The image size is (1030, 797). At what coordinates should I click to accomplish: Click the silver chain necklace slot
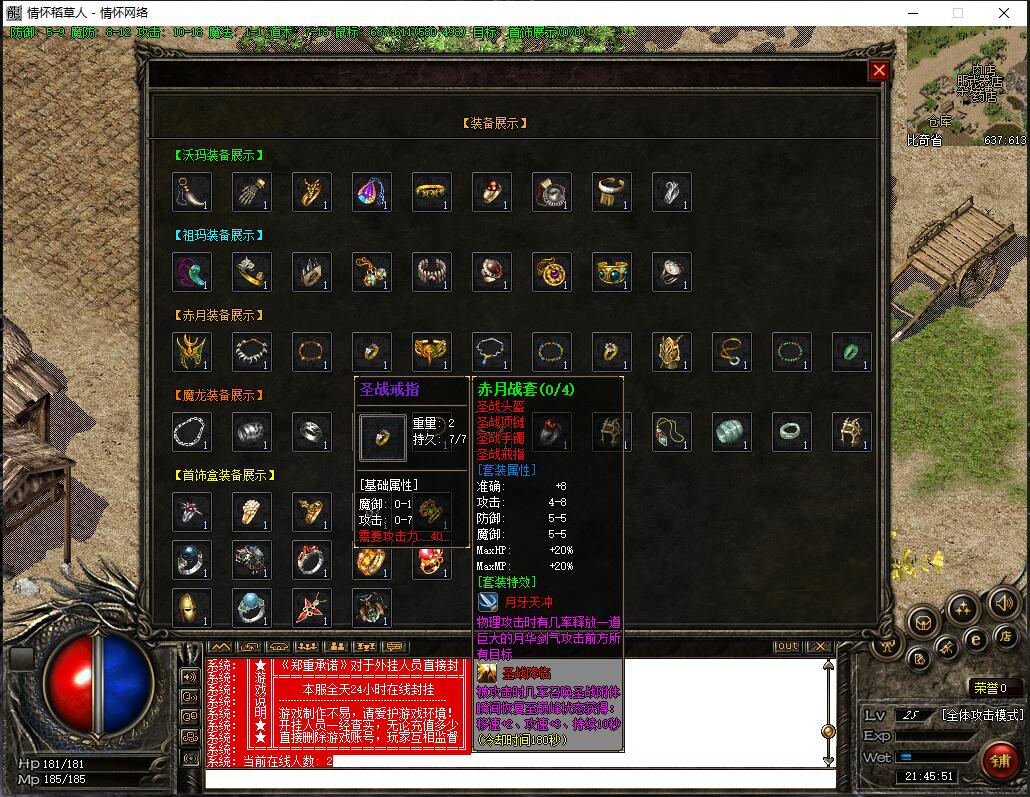pyautogui.click(x=192, y=432)
